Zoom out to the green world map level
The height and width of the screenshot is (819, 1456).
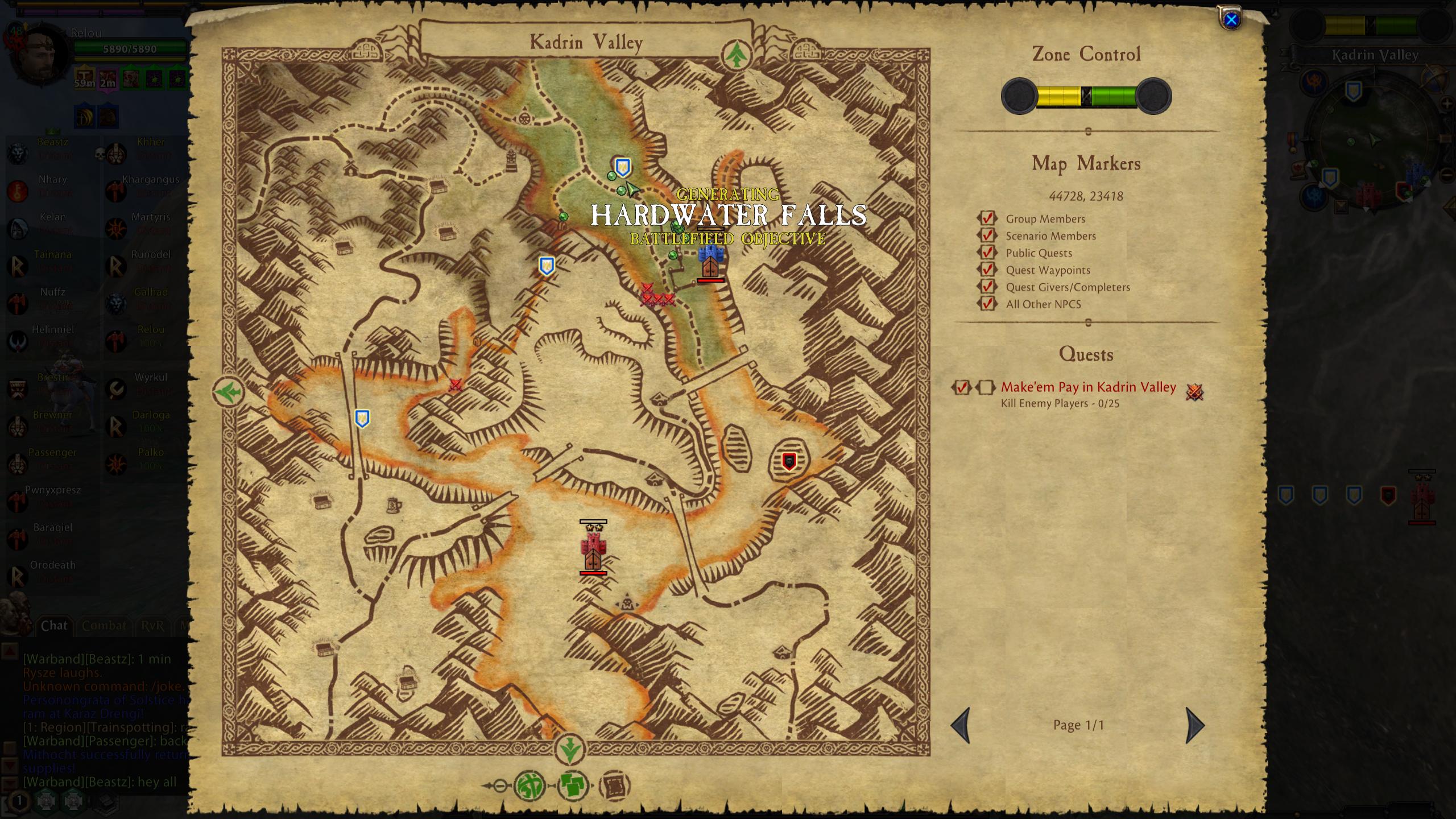click(530, 786)
